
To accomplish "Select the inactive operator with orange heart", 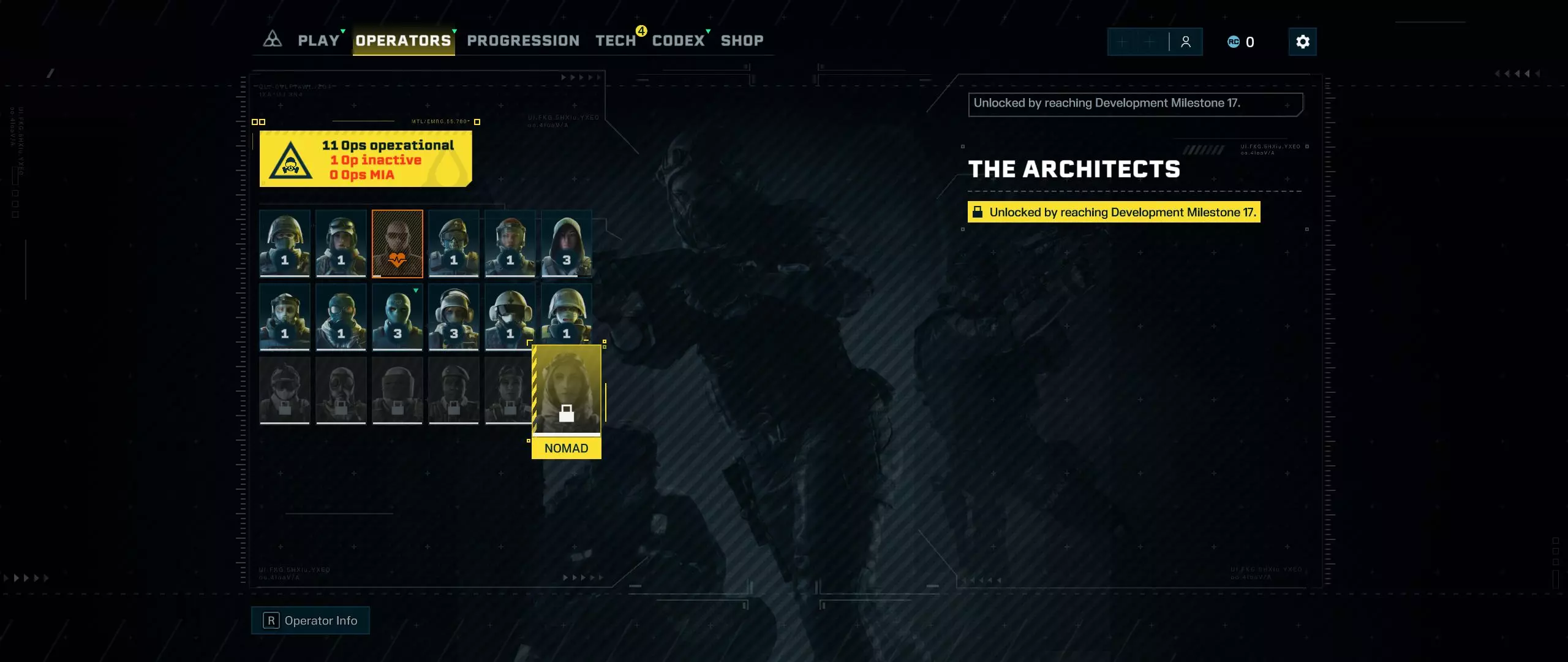I will [x=398, y=243].
